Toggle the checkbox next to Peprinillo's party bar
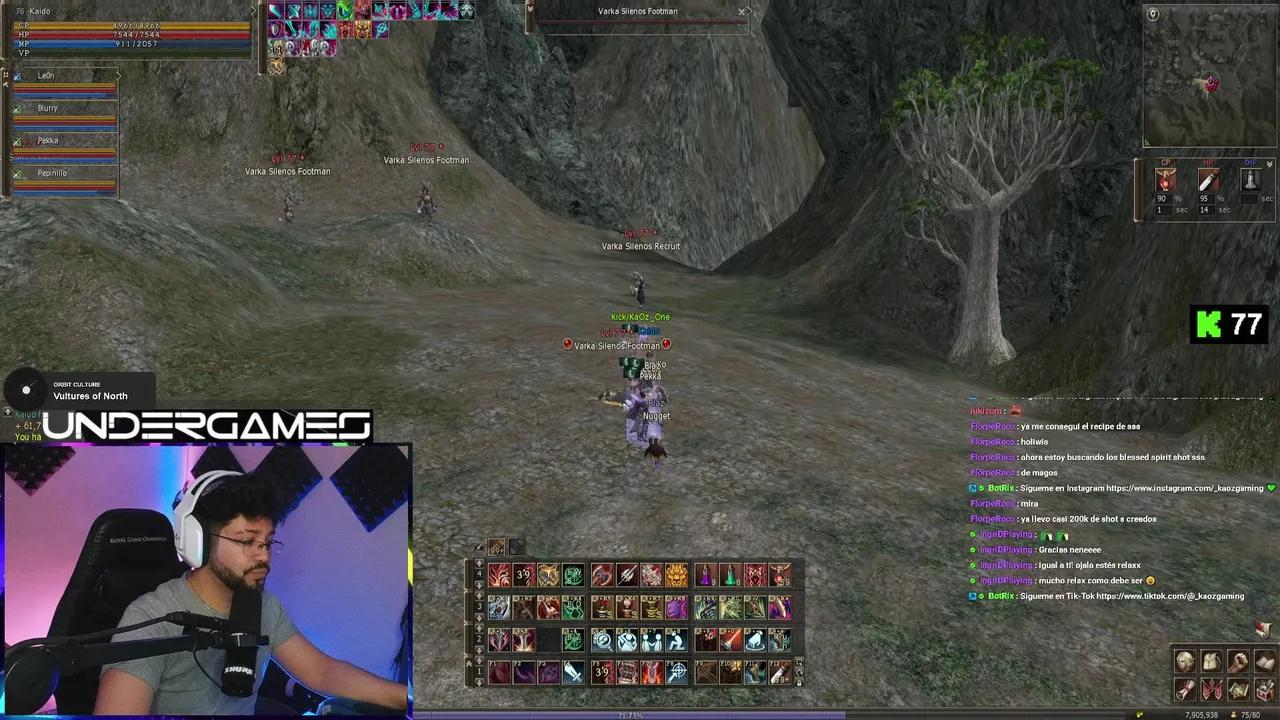The height and width of the screenshot is (720, 1280). (x=17, y=173)
